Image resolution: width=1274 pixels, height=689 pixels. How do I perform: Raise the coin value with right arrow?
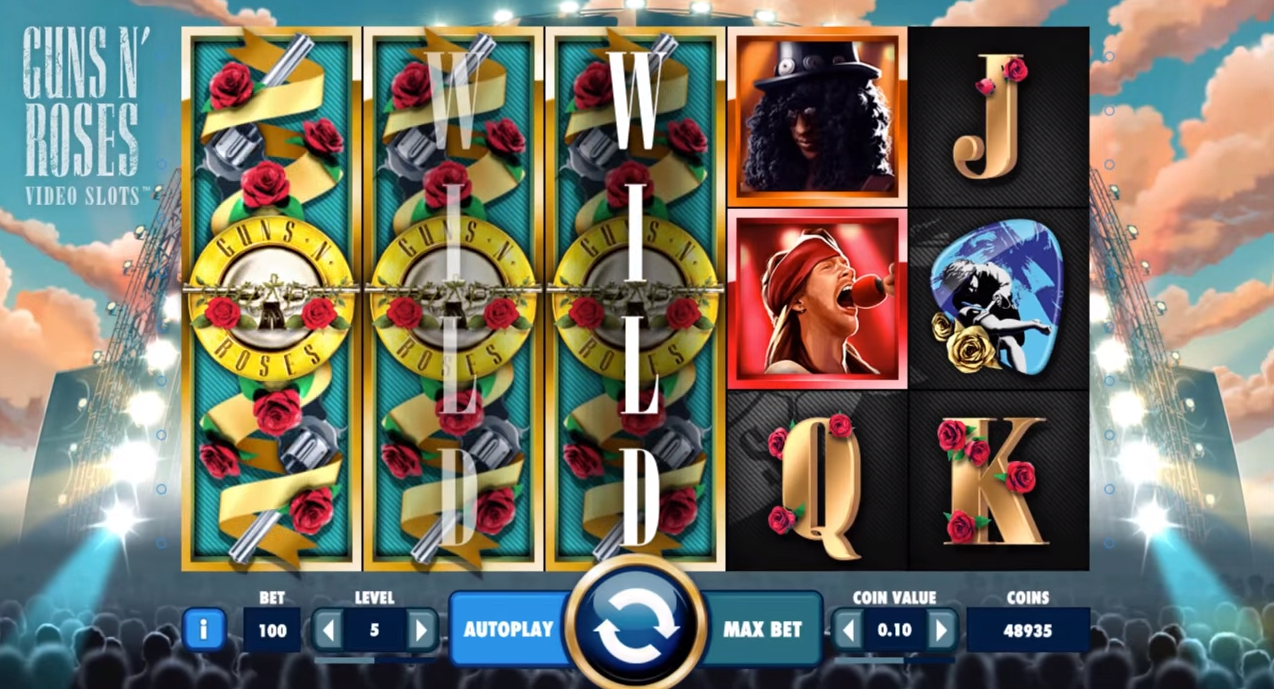pyautogui.click(x=940, y=630)
